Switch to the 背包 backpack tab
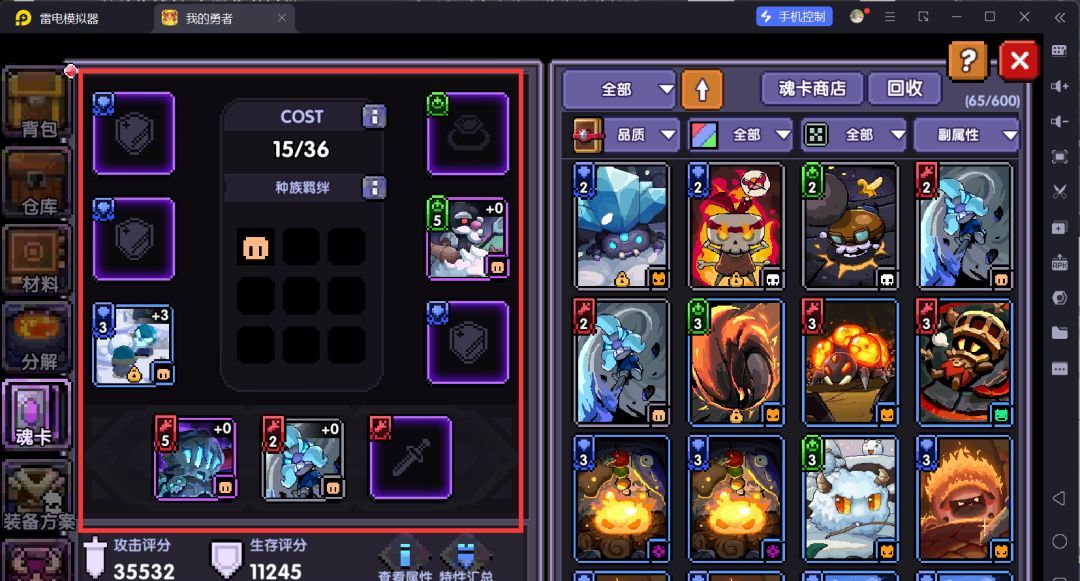 coord(37,104)
